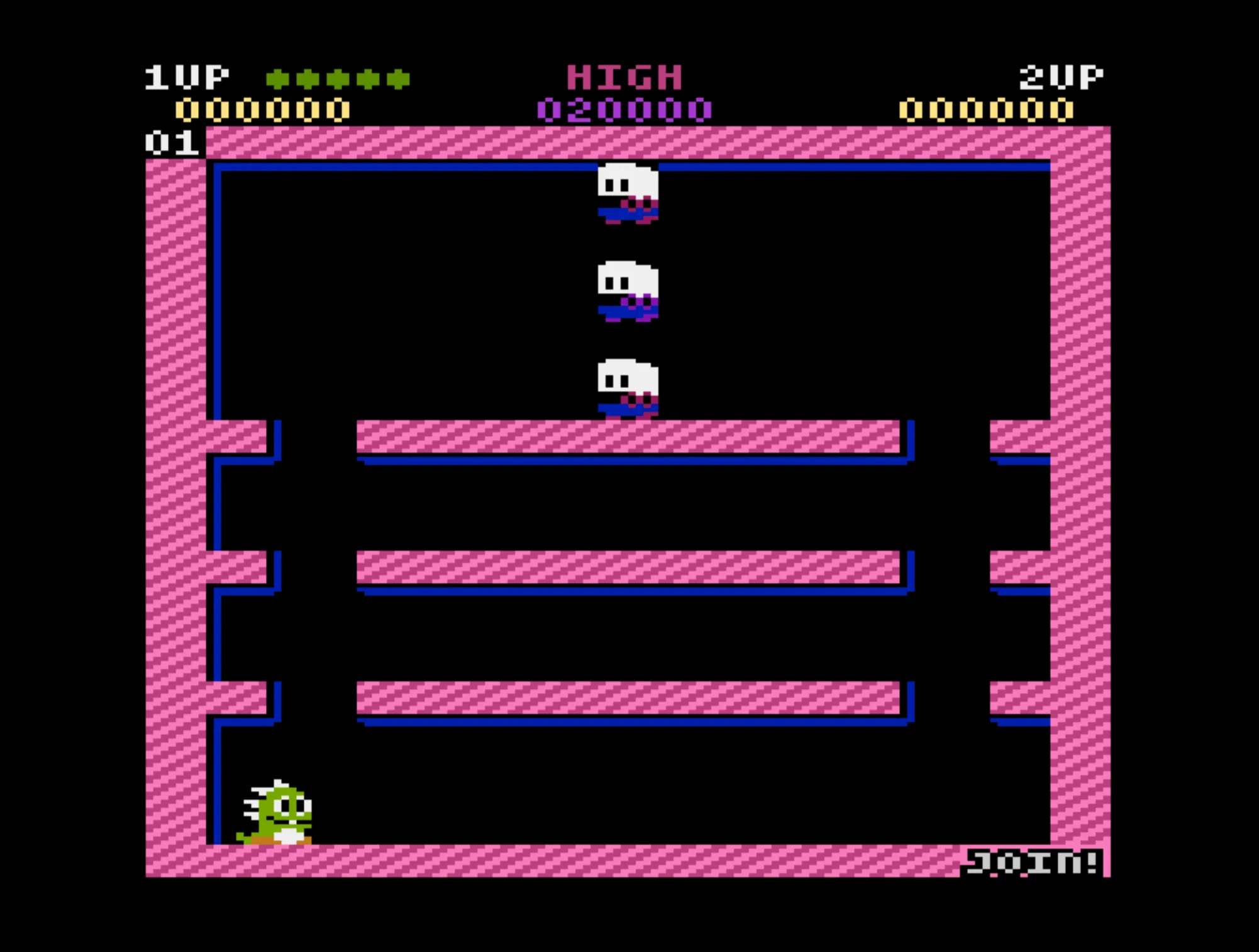This screenshot has height=952, width=1259.
Task: Select the HIGH label at top center
Action: 624,75
